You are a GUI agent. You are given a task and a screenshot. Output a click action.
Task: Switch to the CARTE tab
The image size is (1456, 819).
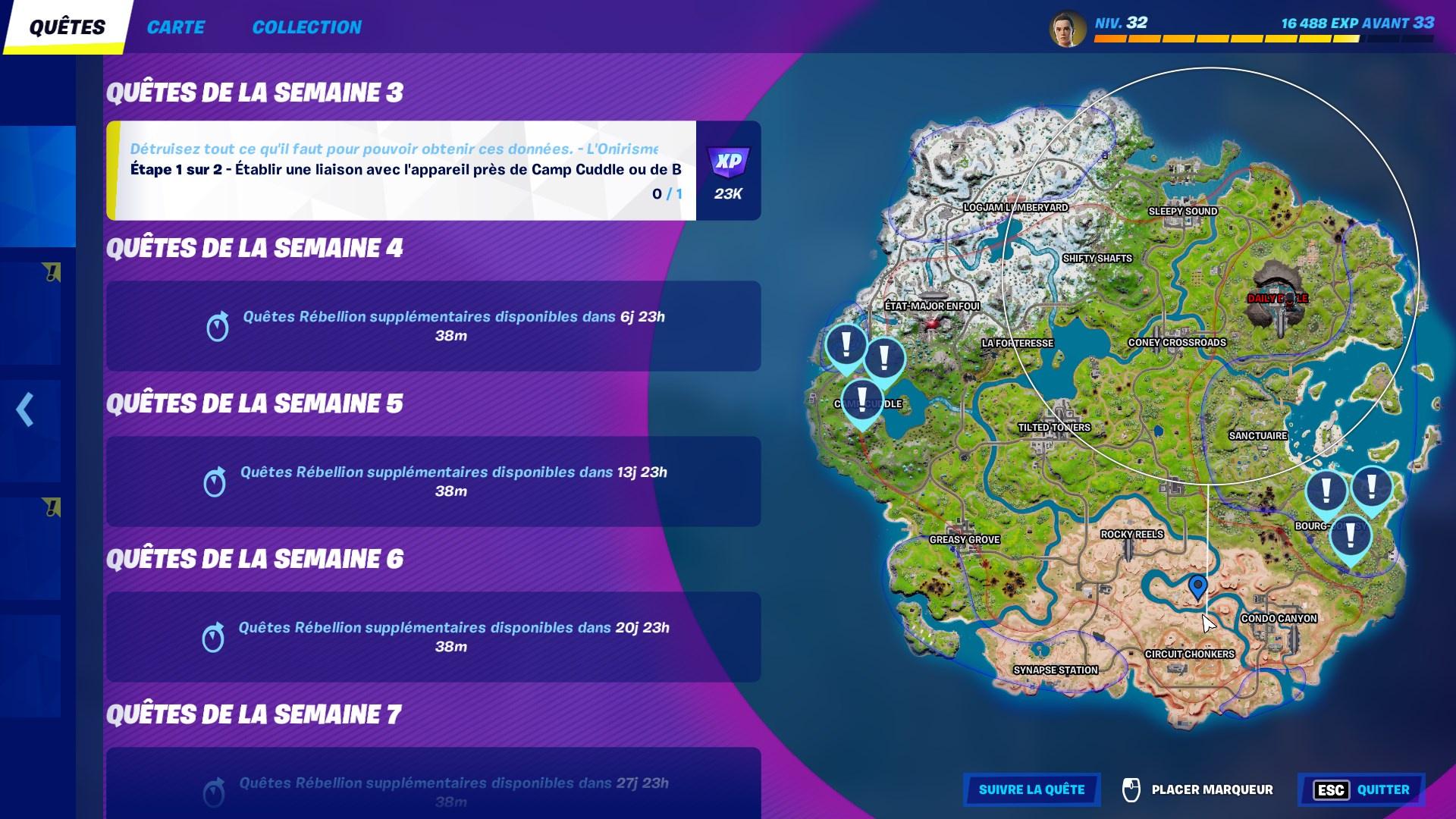[x=177, y=27]
